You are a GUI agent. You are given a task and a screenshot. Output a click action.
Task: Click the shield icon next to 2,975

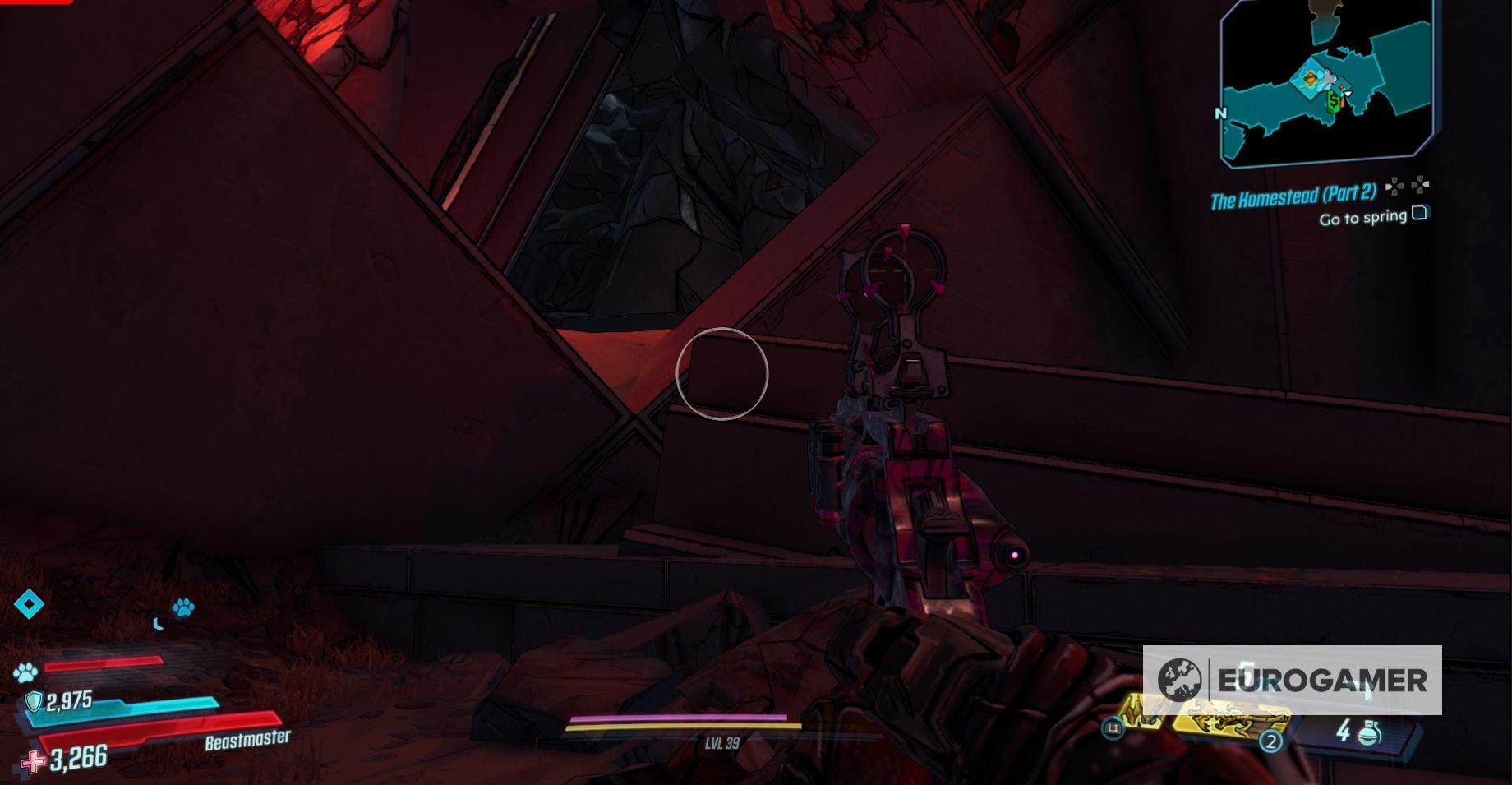(34, 701)
